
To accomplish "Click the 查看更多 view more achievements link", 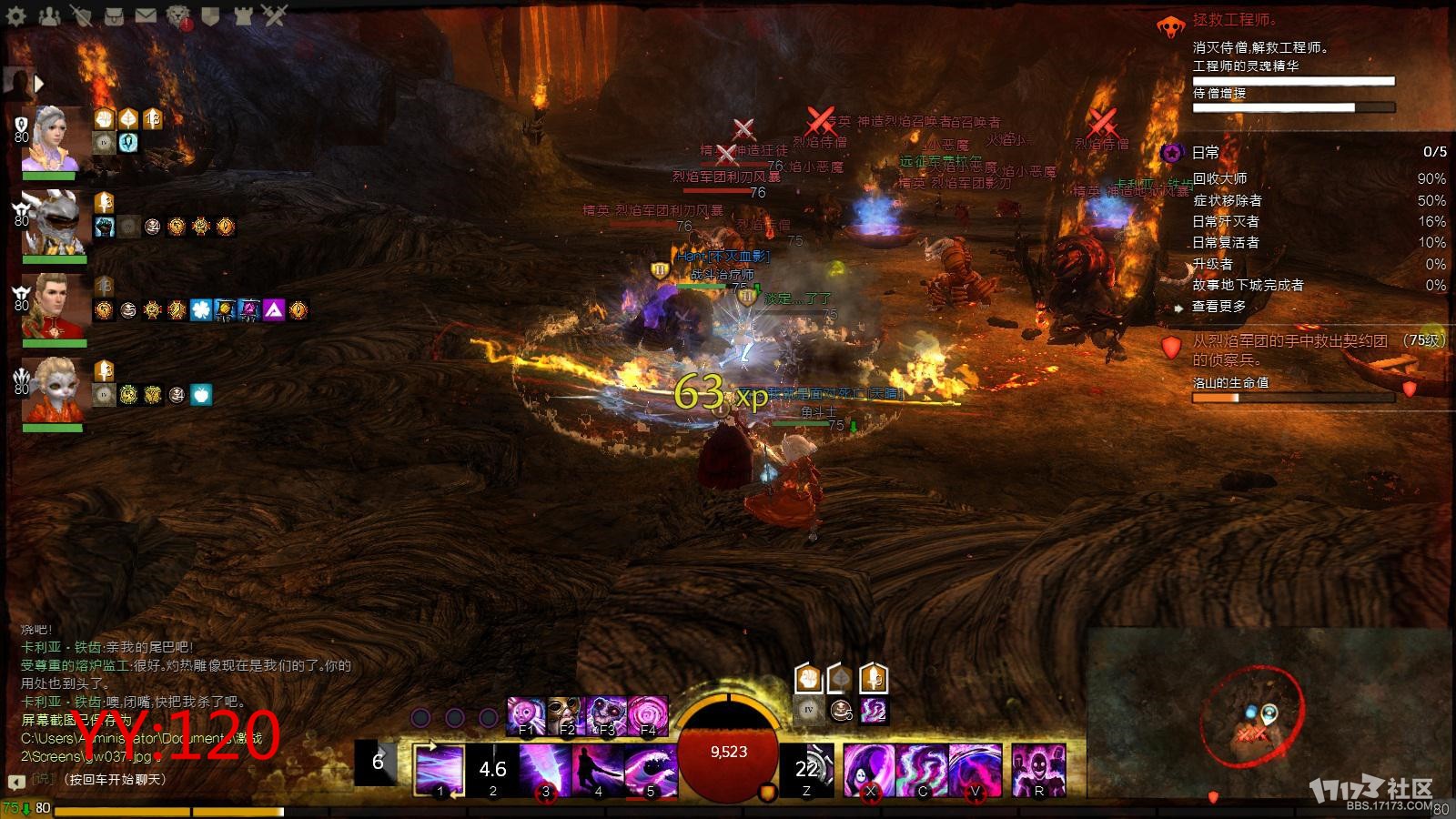I will pyautogui.click(x=1219, y=307).
